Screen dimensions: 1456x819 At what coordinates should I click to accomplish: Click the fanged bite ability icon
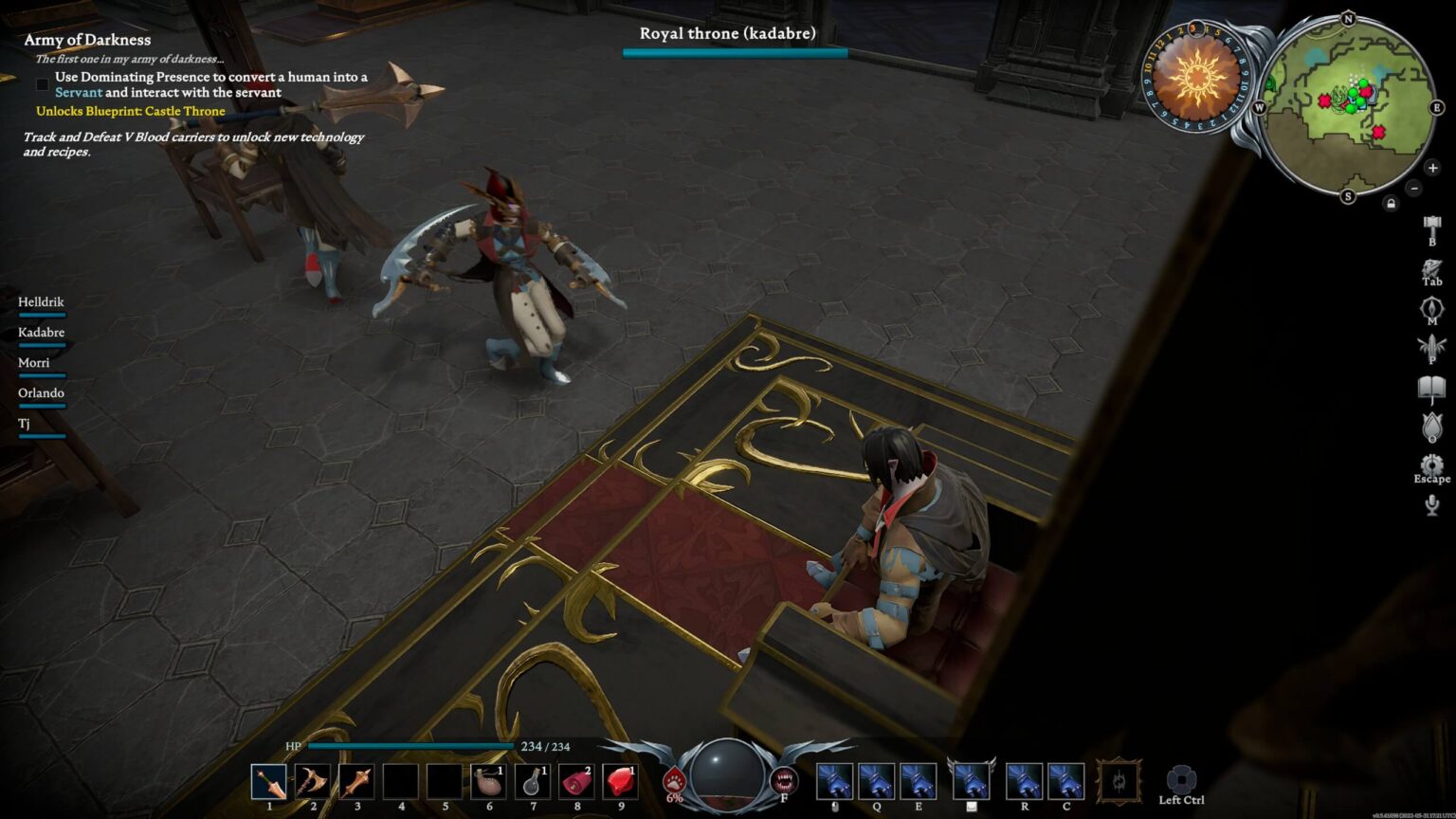point(784,781)
